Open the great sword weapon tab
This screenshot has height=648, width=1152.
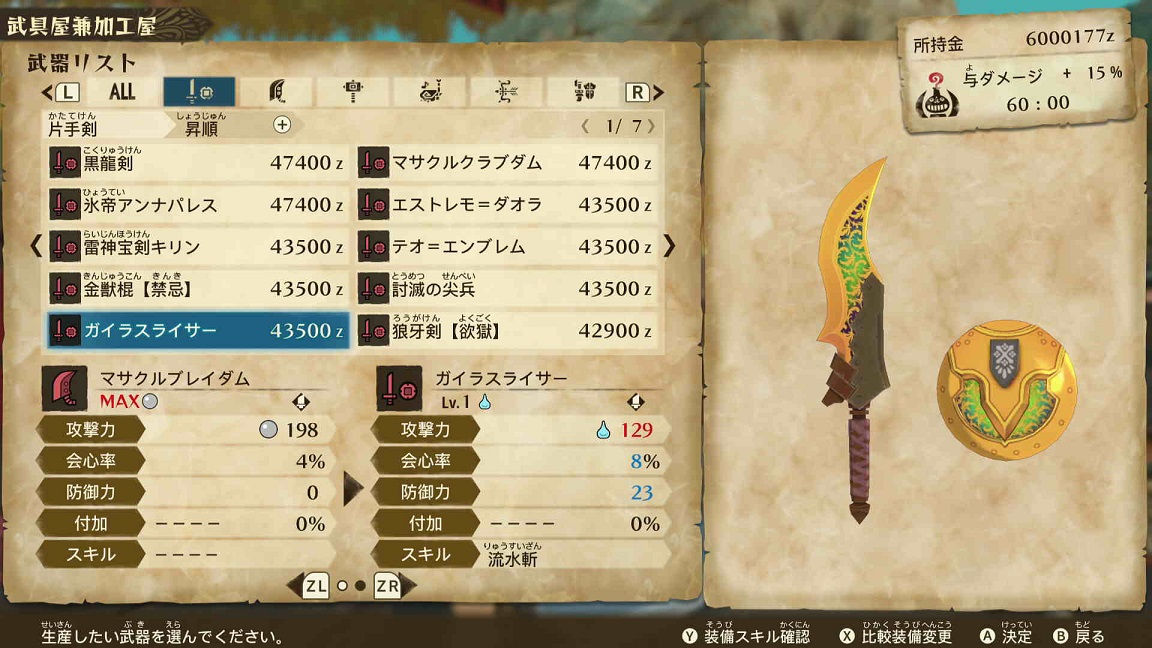coord(277,92)
